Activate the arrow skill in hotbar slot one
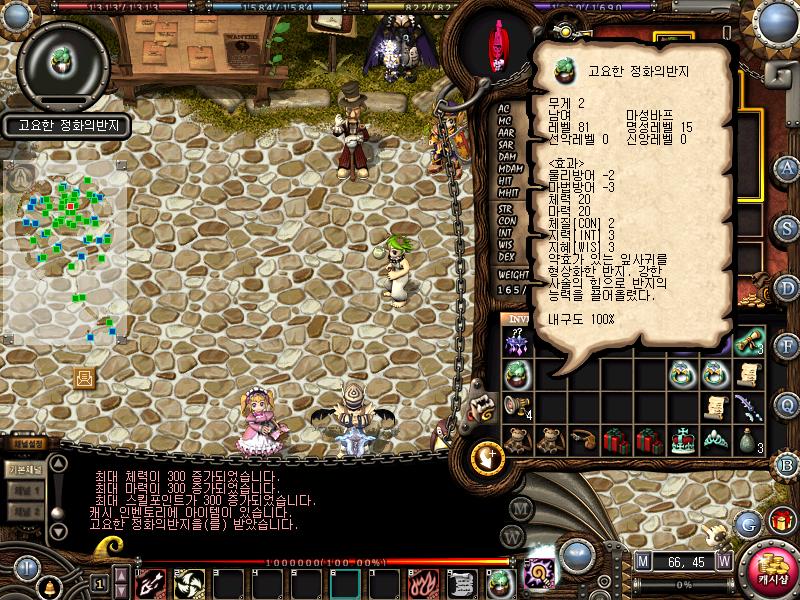Viewport: 800px width, 600px height. 151,582
